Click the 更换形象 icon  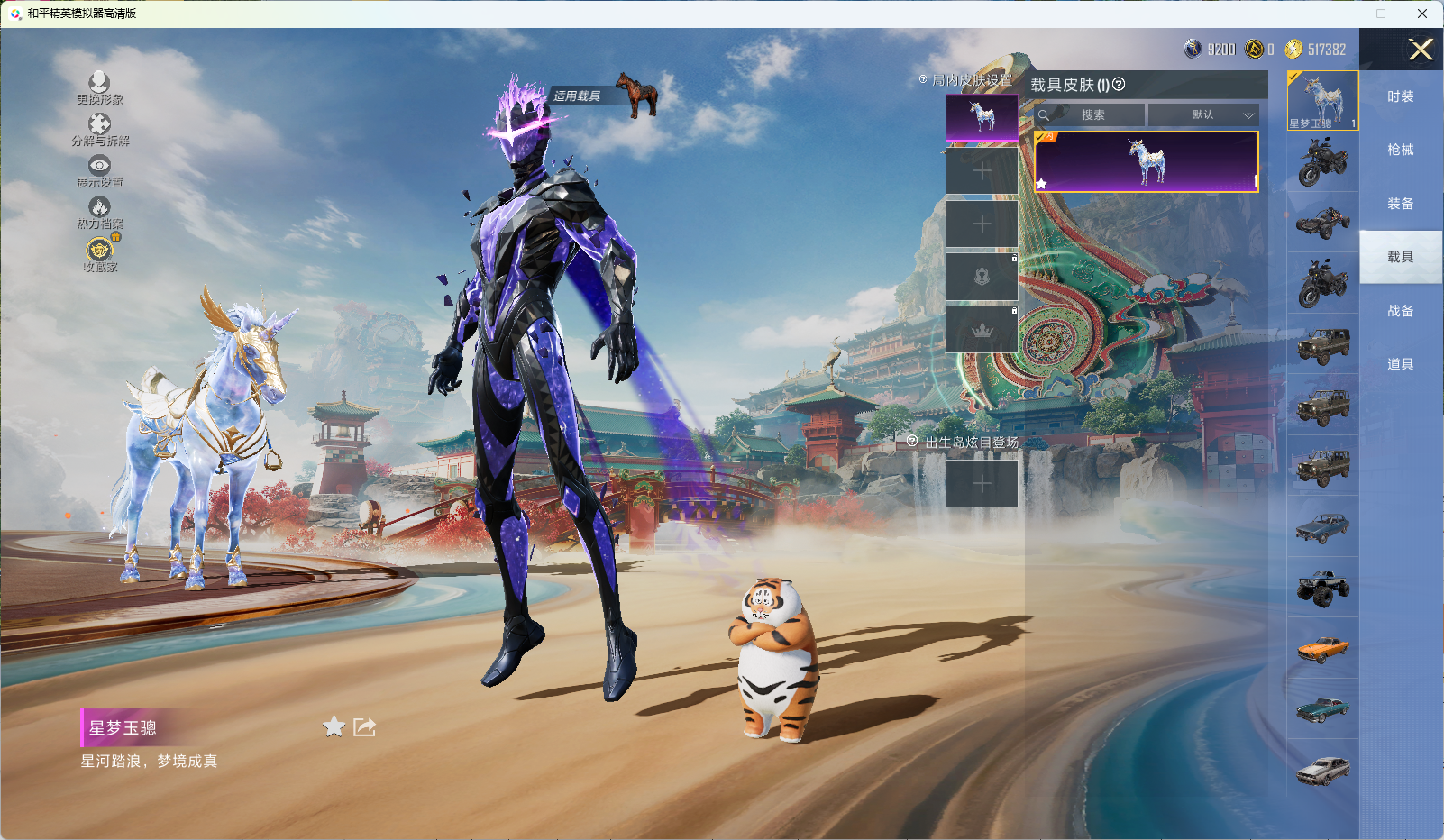[99, 83]
